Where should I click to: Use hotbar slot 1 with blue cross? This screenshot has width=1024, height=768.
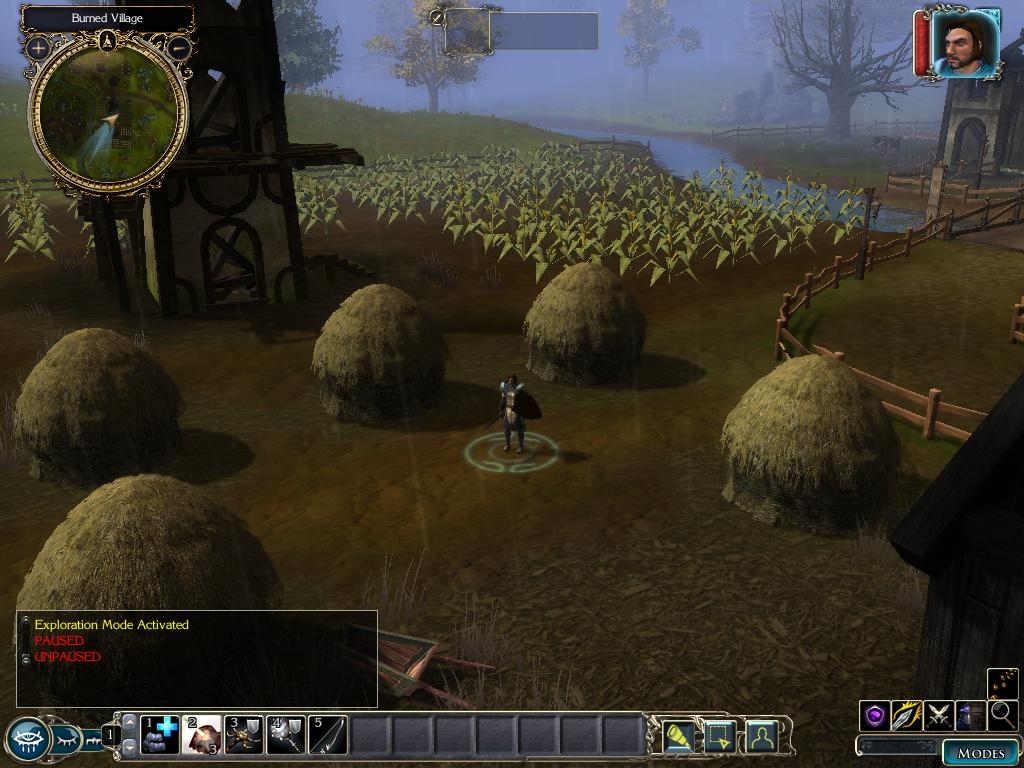[160, 735]
